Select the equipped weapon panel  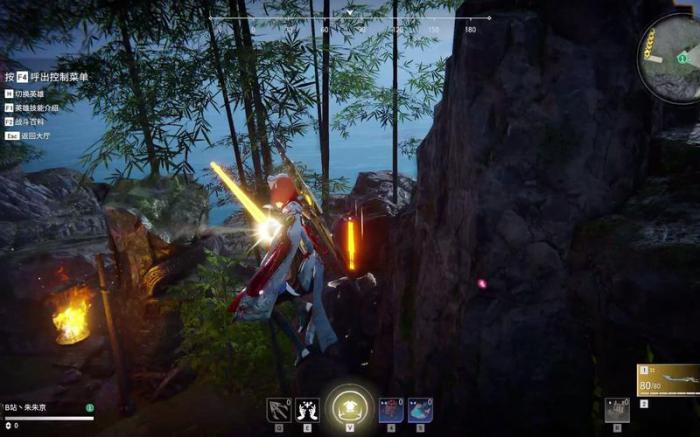click(667, 381)
